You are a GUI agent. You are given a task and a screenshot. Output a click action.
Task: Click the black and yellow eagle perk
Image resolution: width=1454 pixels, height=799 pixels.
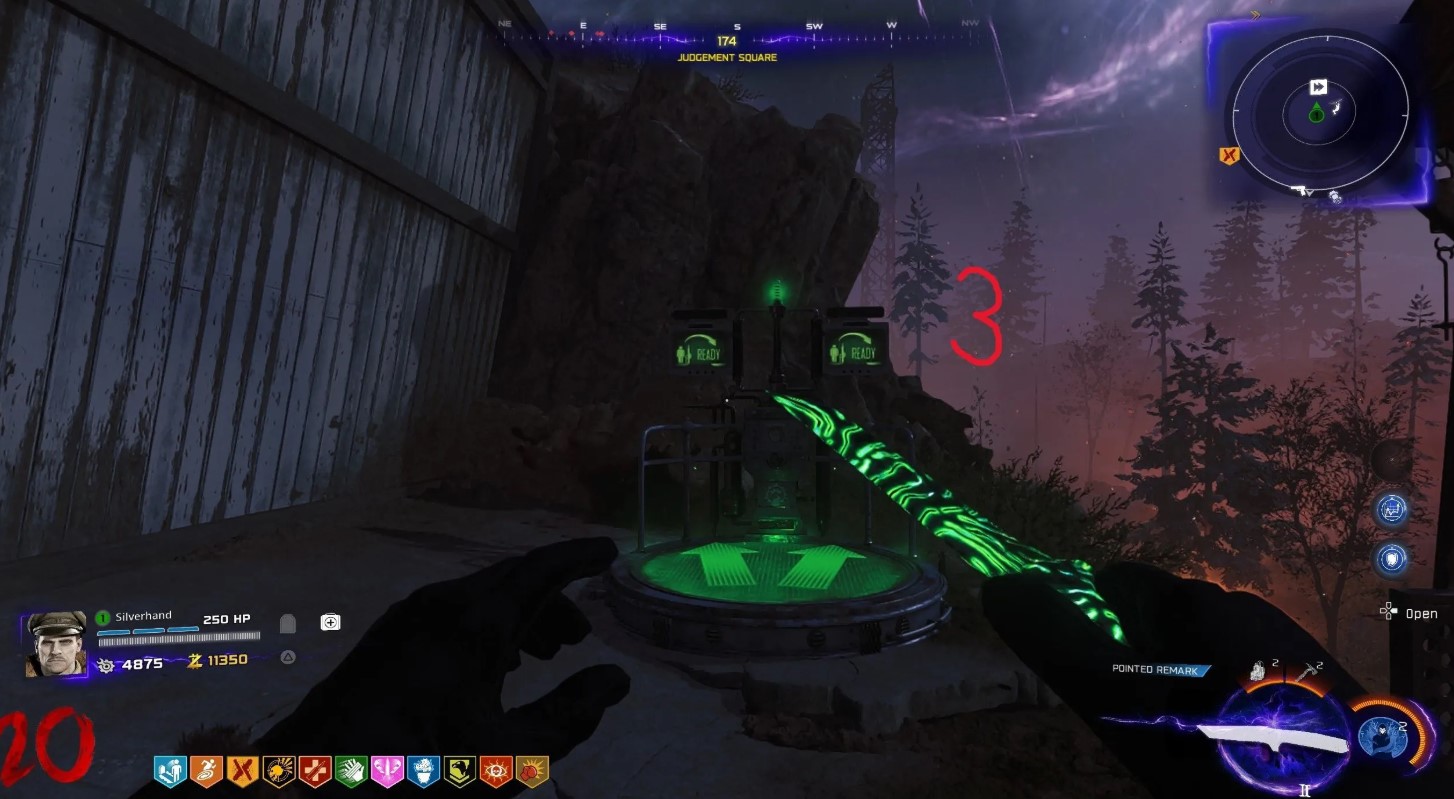[460, 770]
